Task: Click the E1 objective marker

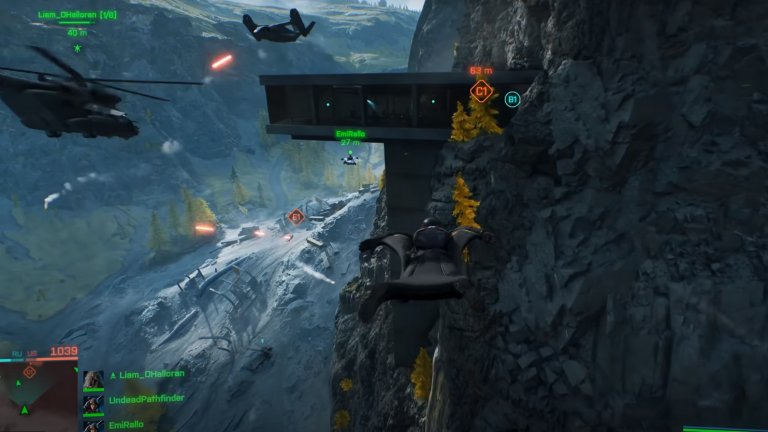Action: click(x=295, y=216)
